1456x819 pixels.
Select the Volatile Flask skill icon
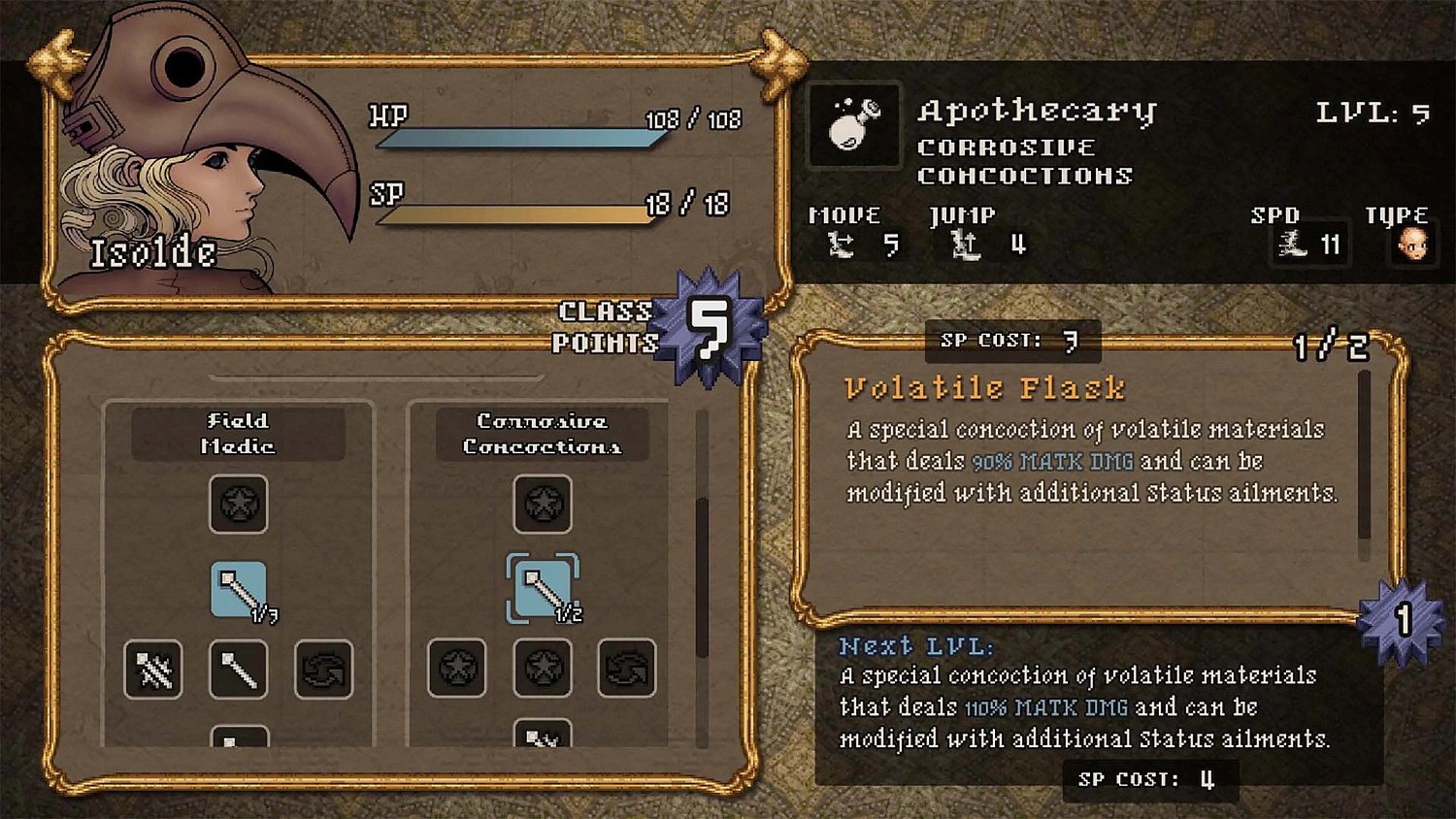pos(543,586)
